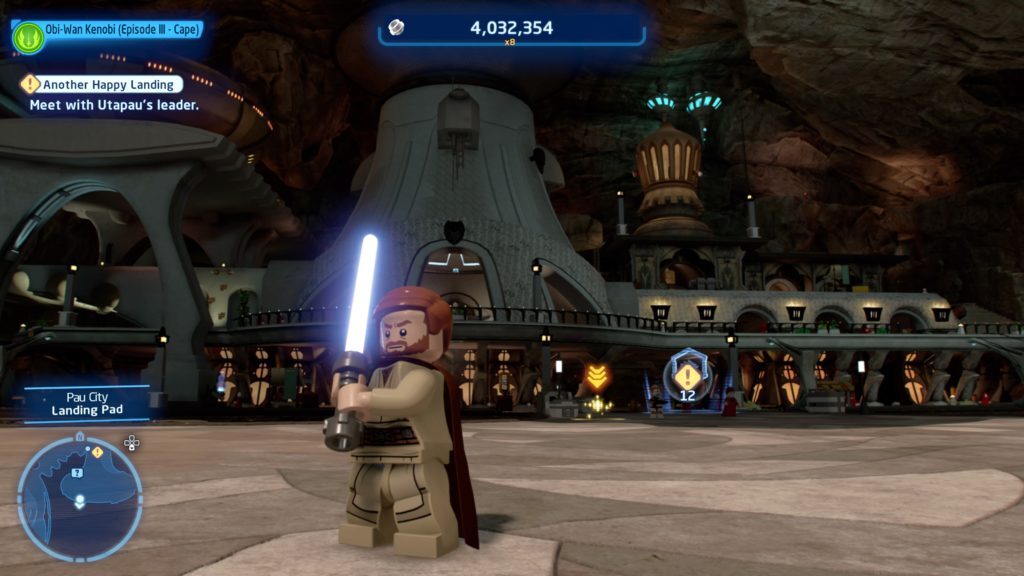
Task: Select the Another Happy Landing mission tracker
Action: [106, 85]
